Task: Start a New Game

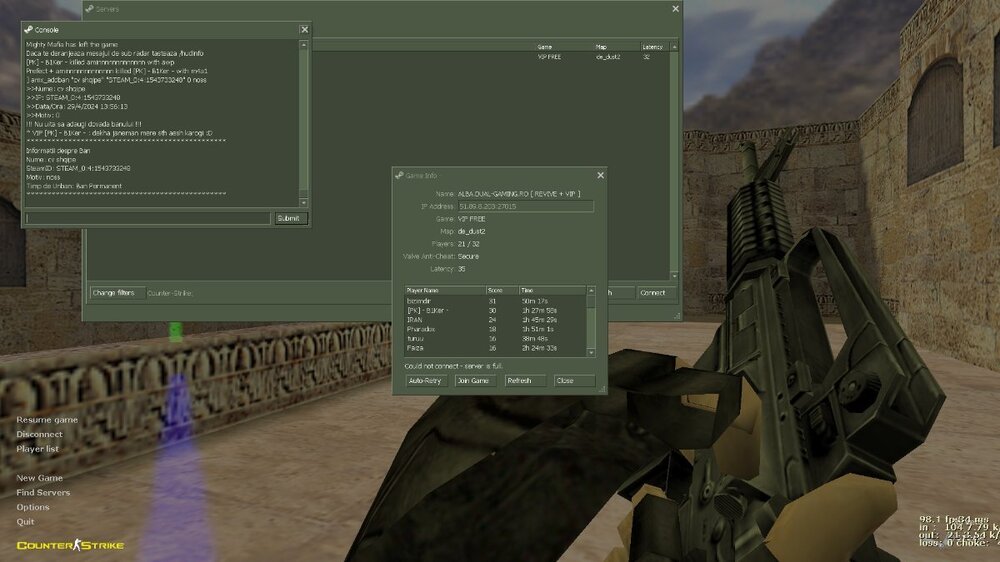Action: 39,478
